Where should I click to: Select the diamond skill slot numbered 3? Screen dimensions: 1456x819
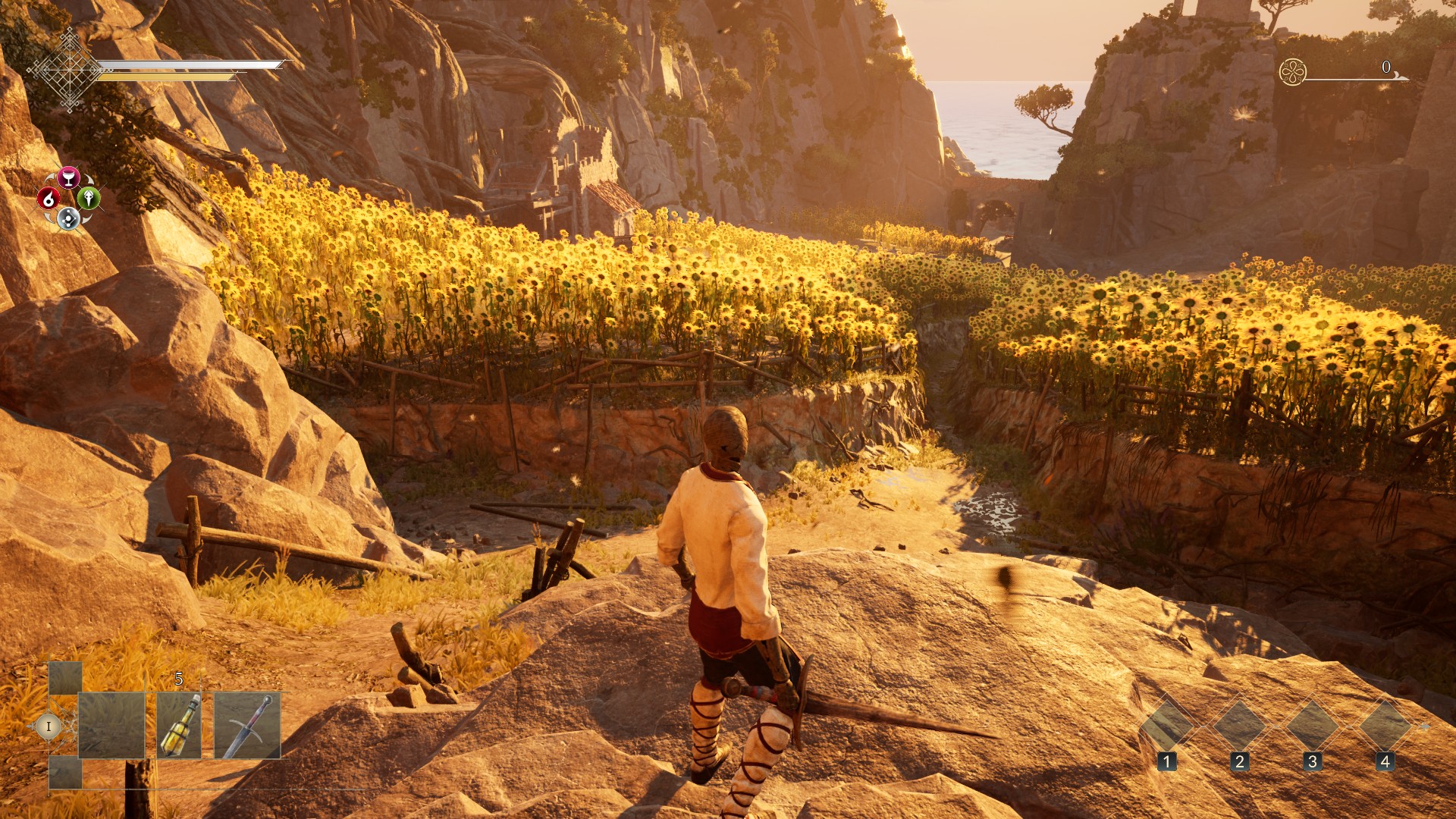1312,725
